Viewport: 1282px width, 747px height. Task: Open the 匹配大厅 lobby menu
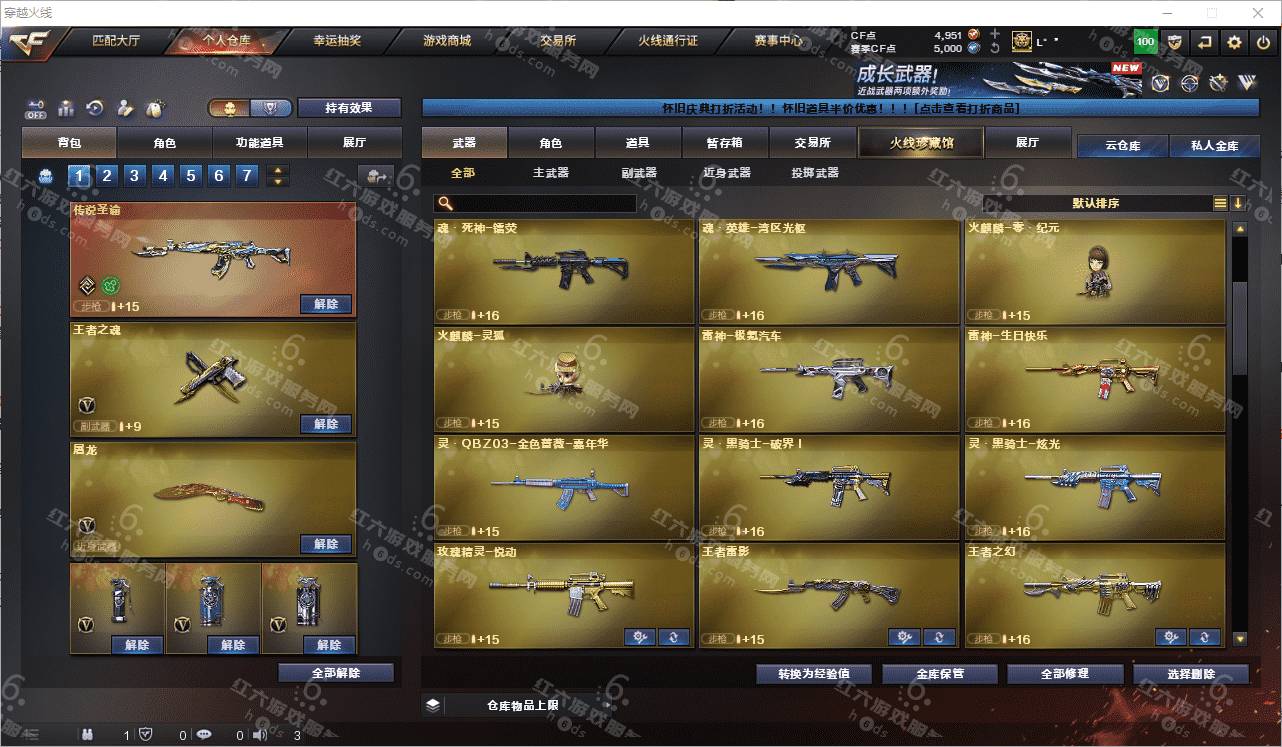click(116, 41)
